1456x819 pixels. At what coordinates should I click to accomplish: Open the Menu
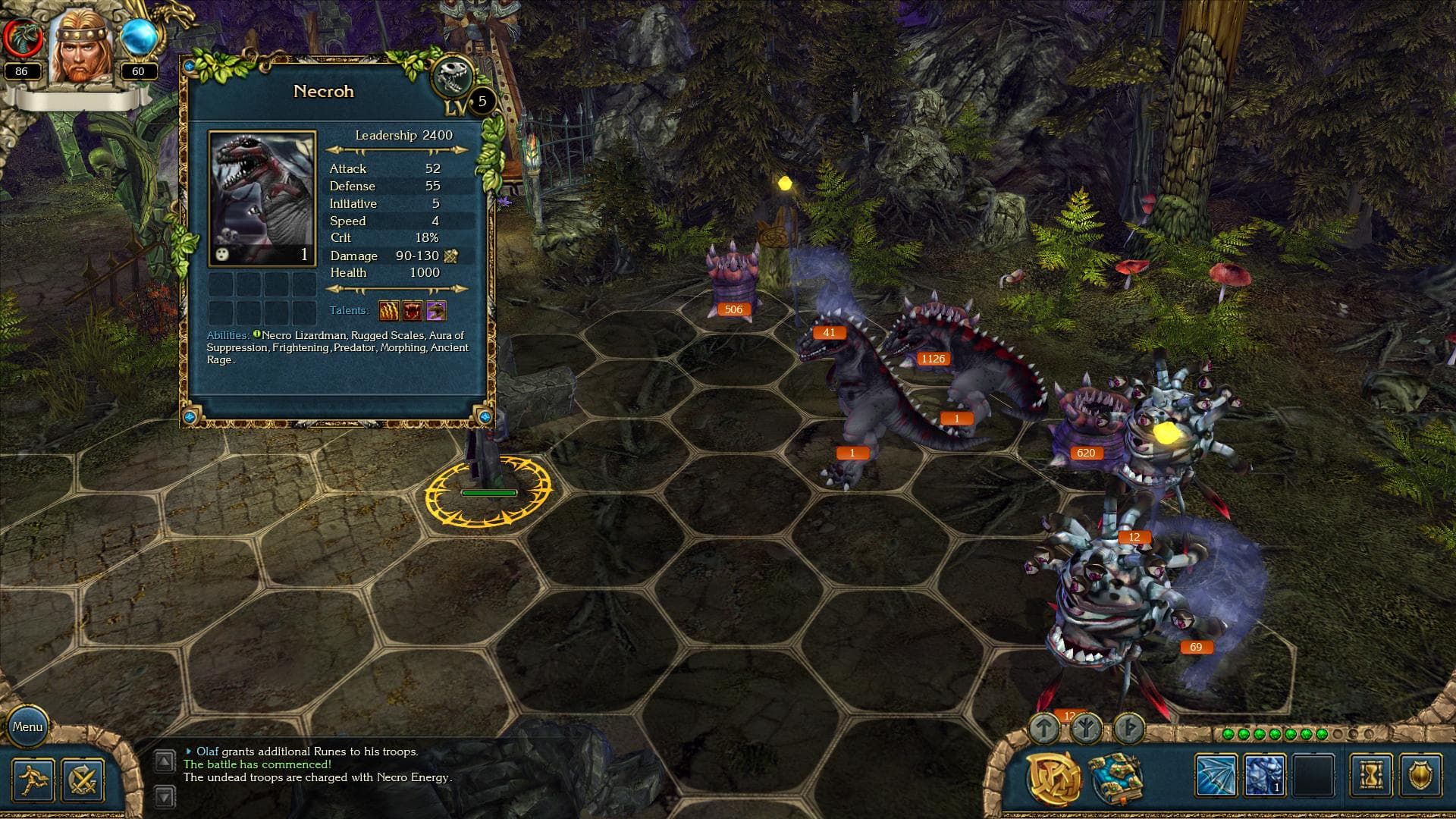pyautogui.click(x=29, y=726)
